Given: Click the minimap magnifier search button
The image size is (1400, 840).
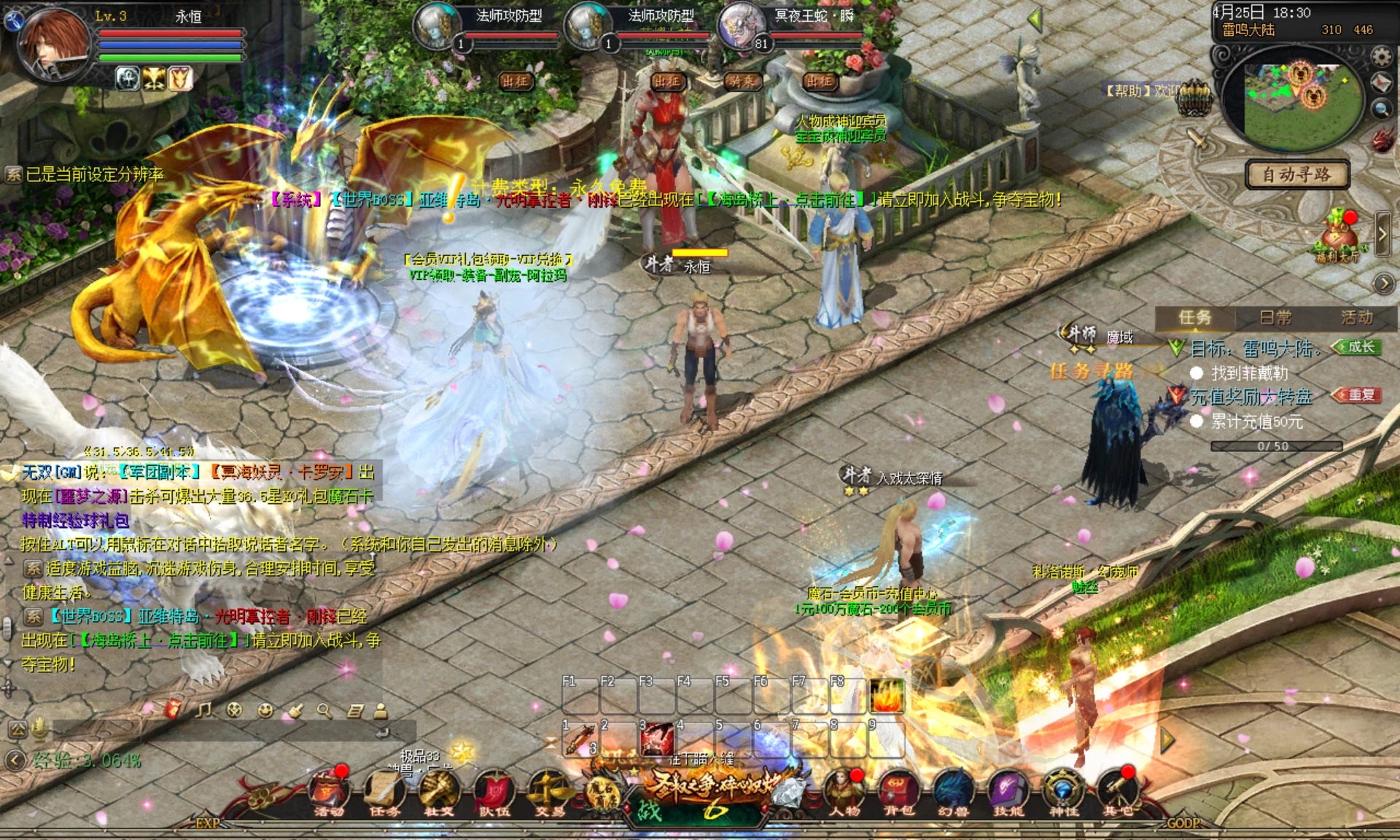Looking at the screenshot, I should (x=1381, y=109).
